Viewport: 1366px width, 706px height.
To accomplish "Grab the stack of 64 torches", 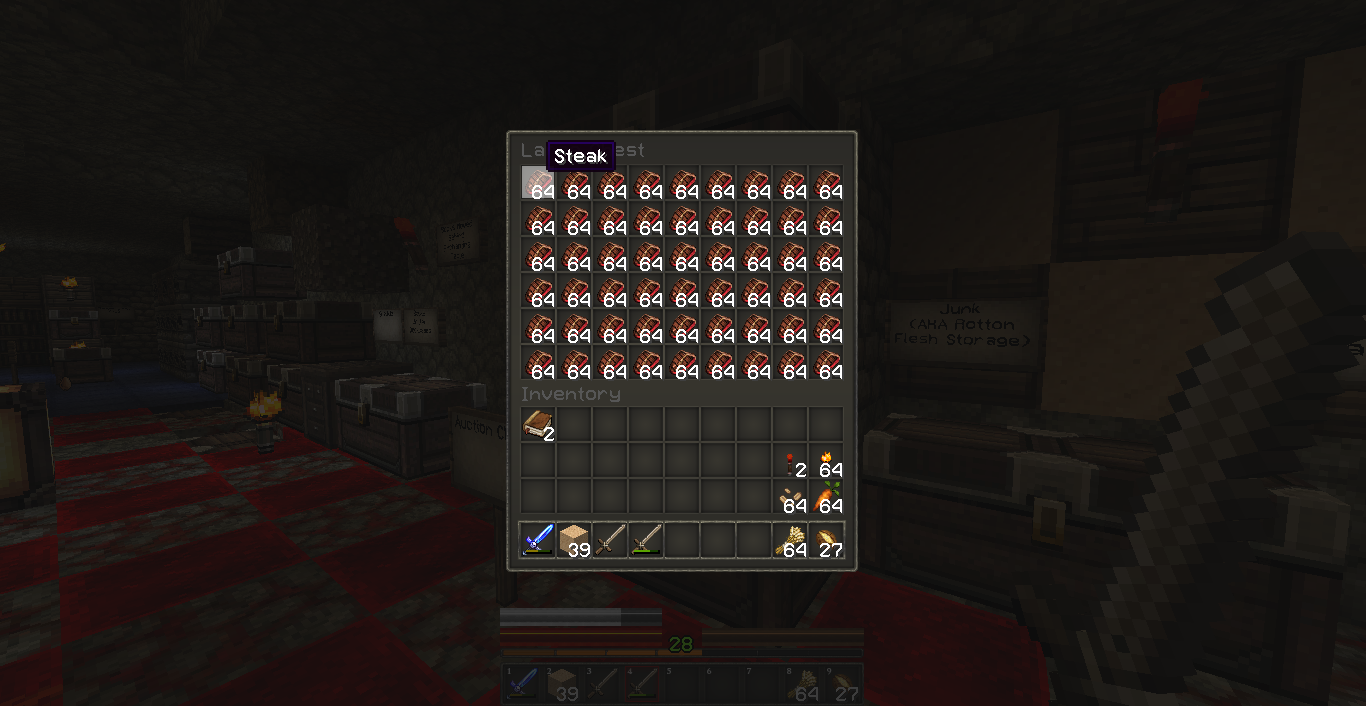I will pos(826,461).
